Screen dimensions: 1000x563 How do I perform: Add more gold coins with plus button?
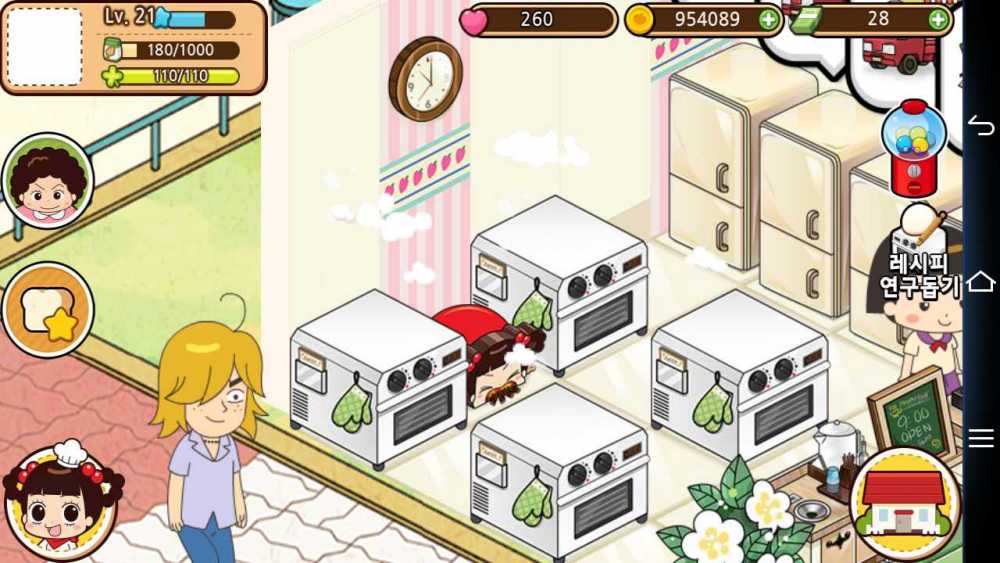click(x=768, y=19)
